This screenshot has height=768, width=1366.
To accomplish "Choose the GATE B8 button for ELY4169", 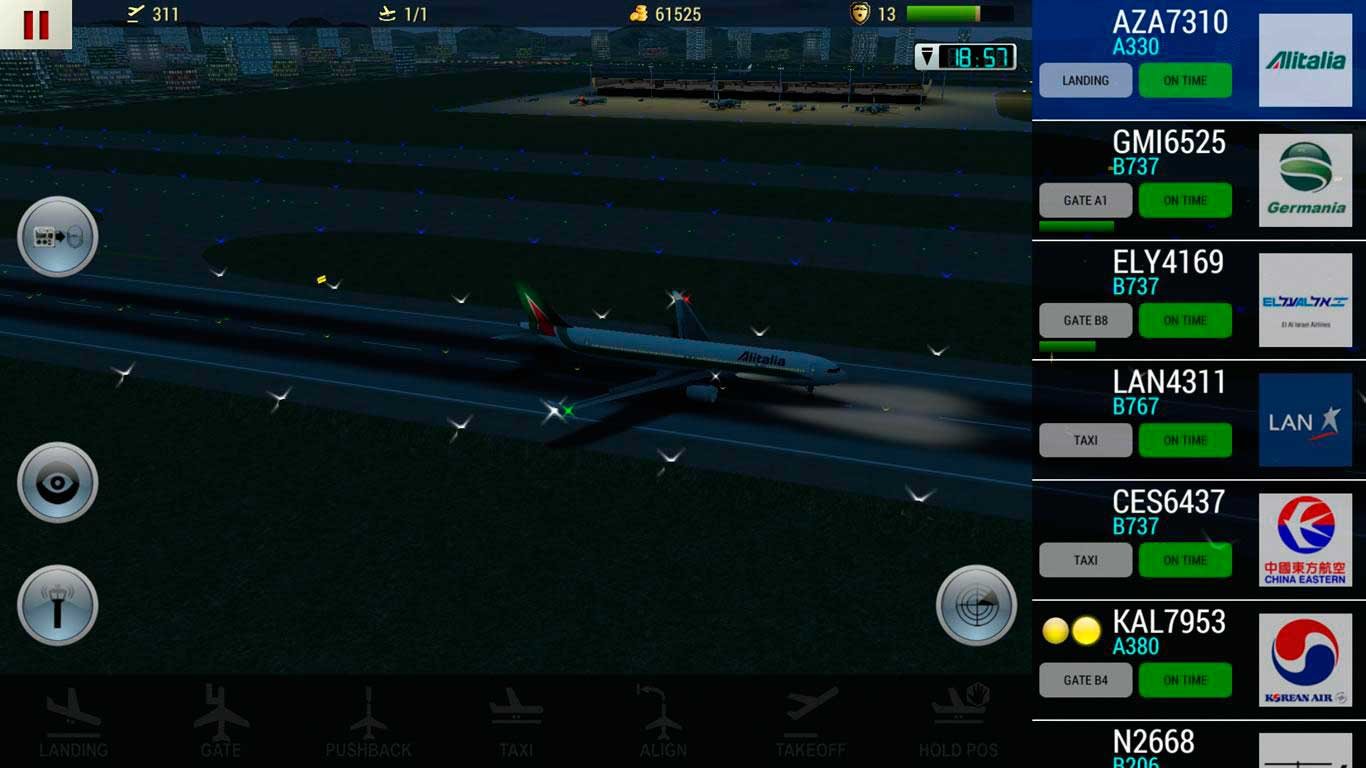I will tap(1085, 321).
